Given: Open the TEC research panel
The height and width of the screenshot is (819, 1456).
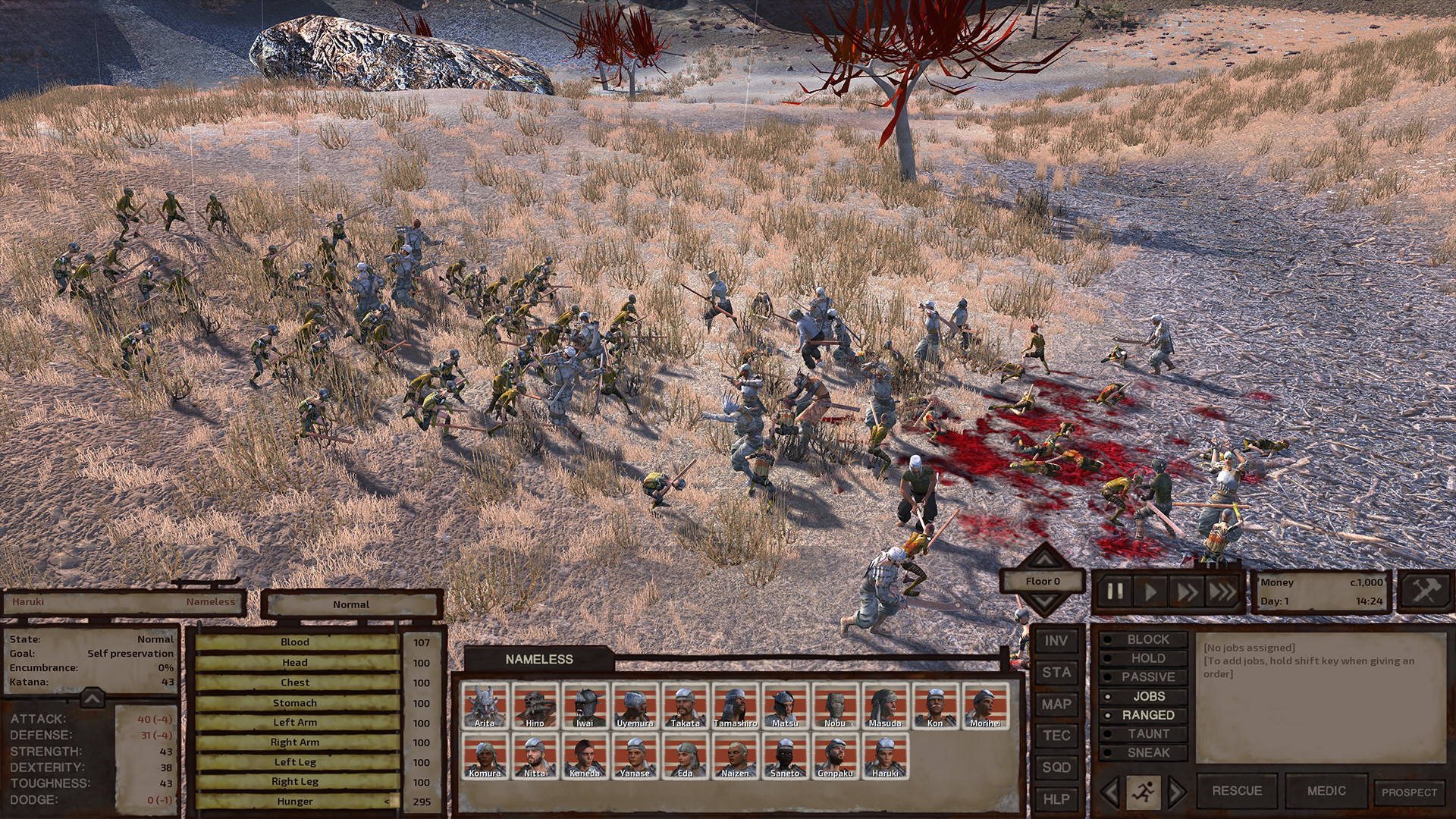Looking at the screenshot, I should pos(1056,736).
